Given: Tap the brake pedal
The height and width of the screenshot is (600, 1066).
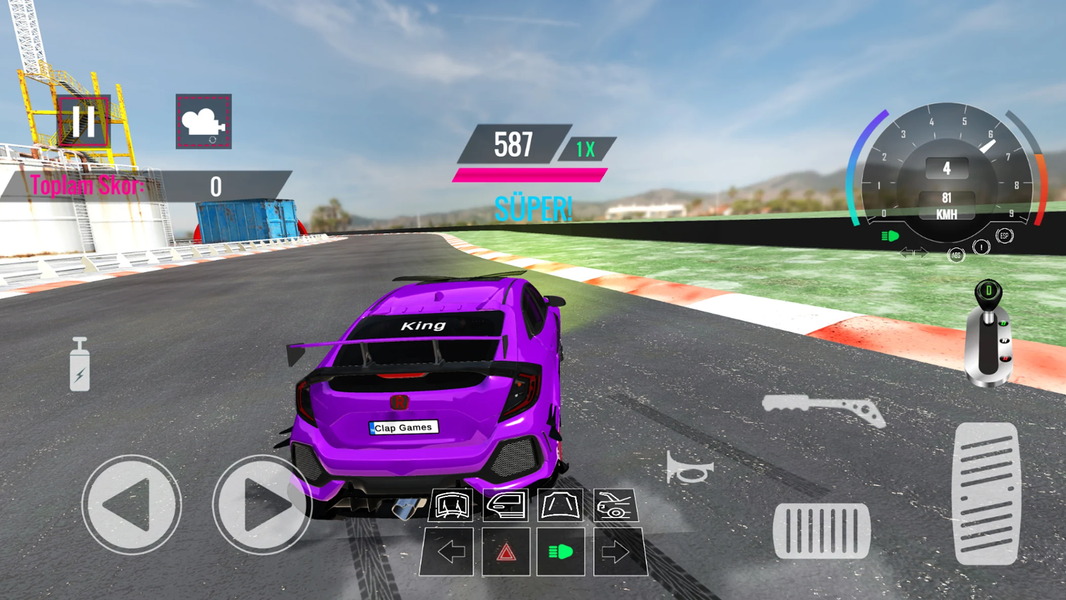Looking at the screenshot, I should click(x=821, y=531).
